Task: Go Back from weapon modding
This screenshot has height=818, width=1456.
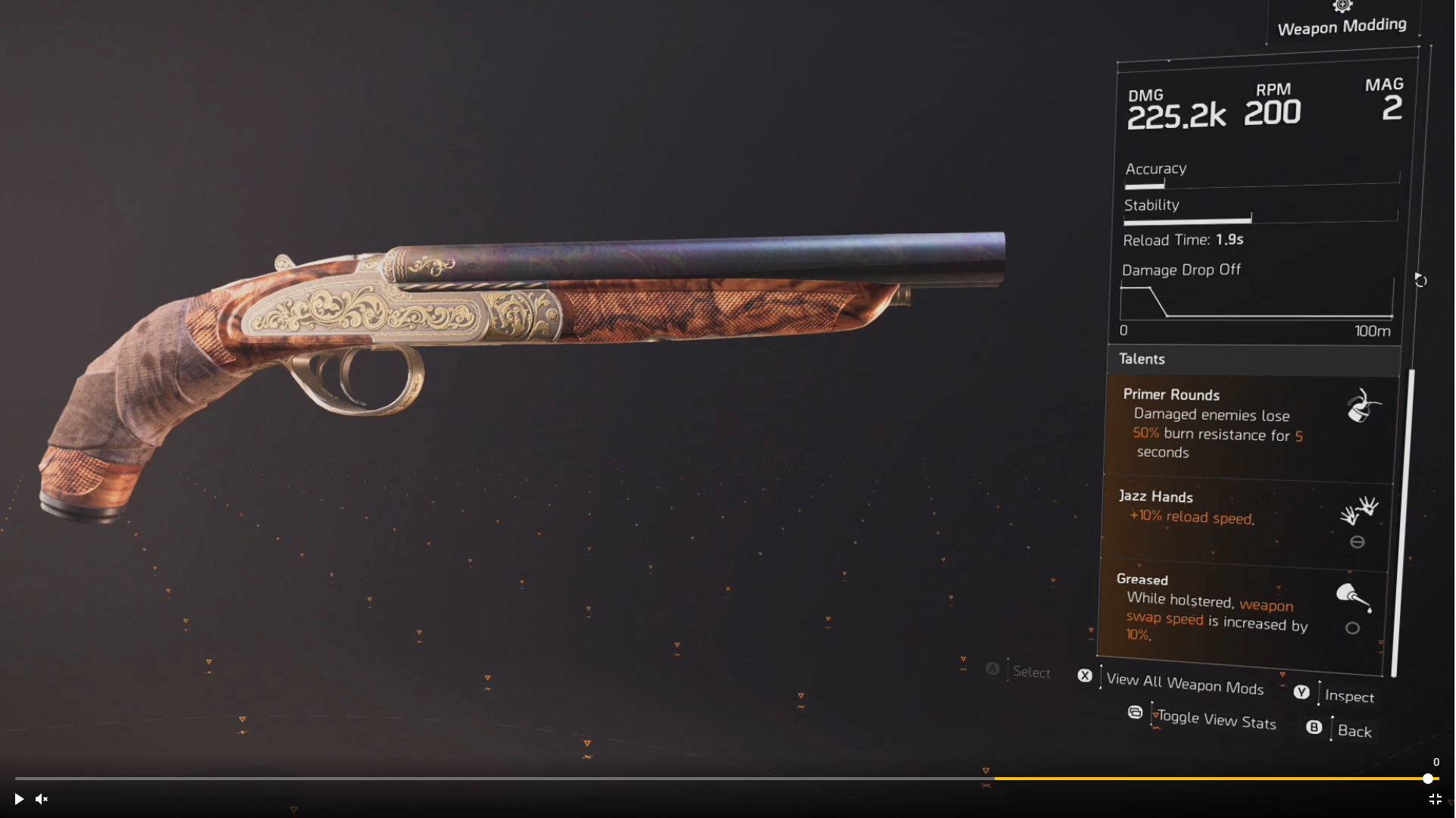Action: 1354,731
